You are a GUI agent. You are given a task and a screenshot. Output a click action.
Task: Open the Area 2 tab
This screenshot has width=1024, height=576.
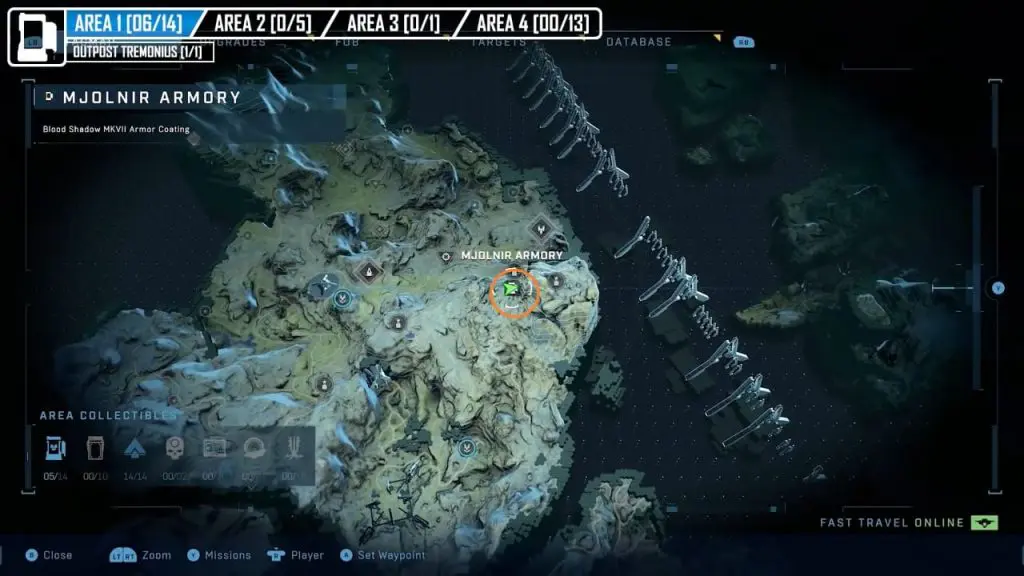[261, 23]
